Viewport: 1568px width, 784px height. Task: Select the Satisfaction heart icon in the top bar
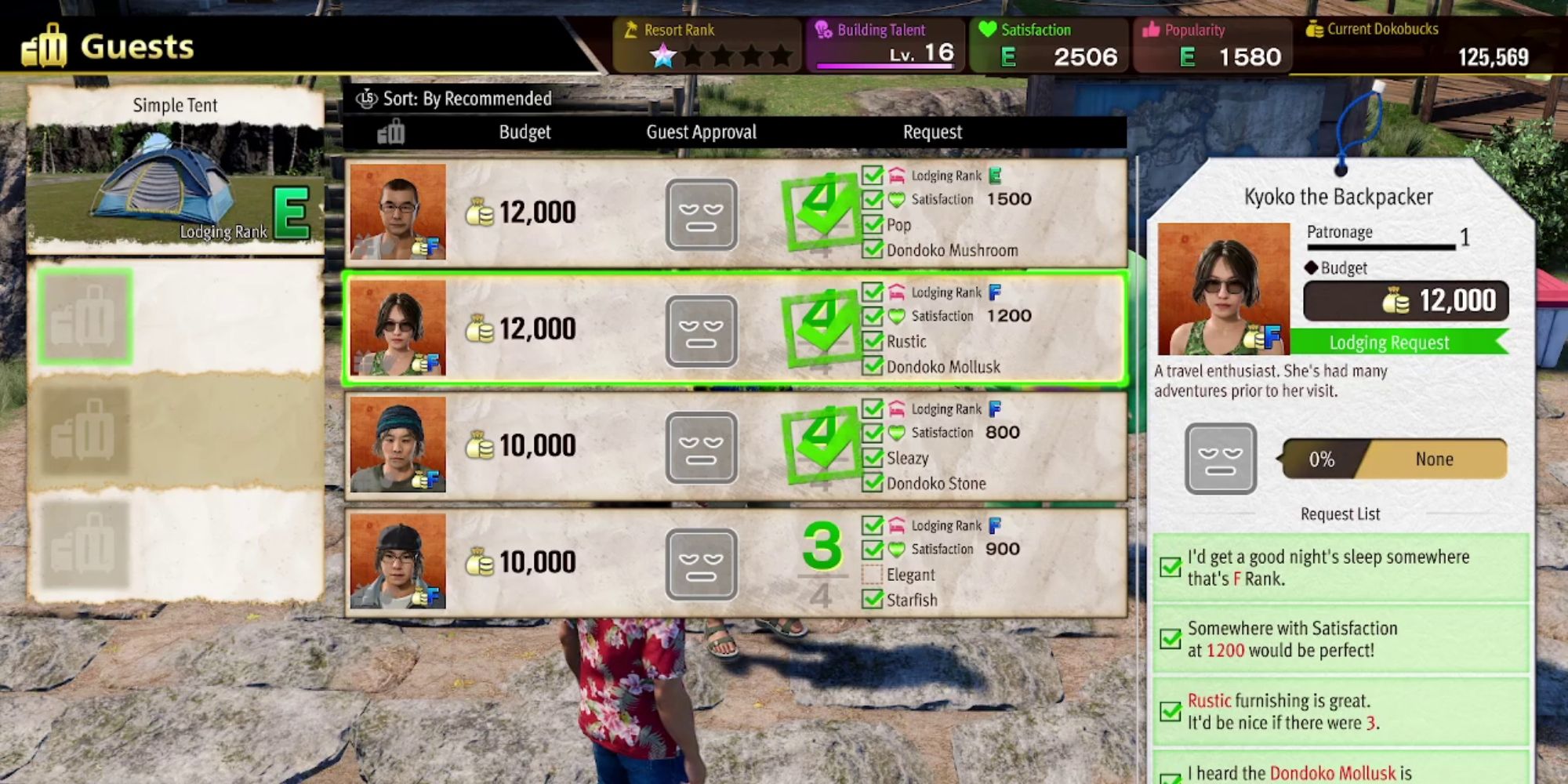(x=988, y=30)
